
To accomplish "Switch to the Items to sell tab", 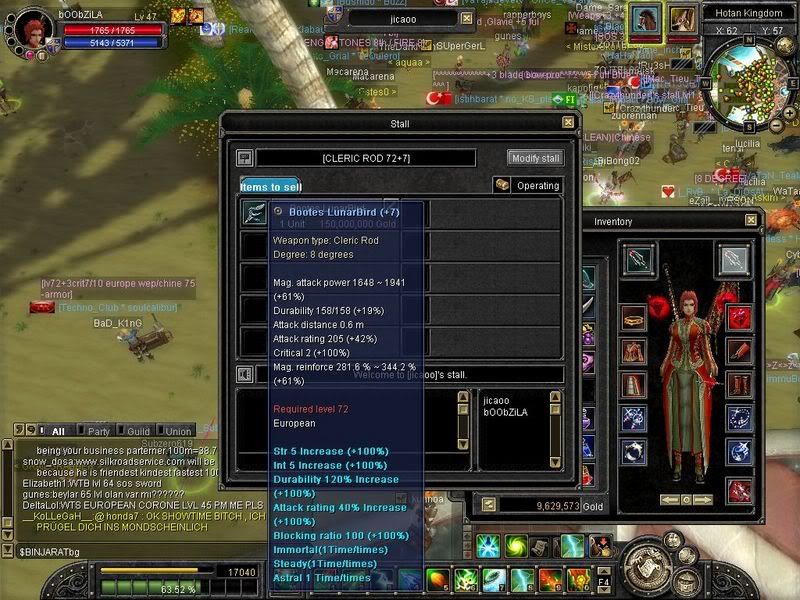I will [271, 186].
